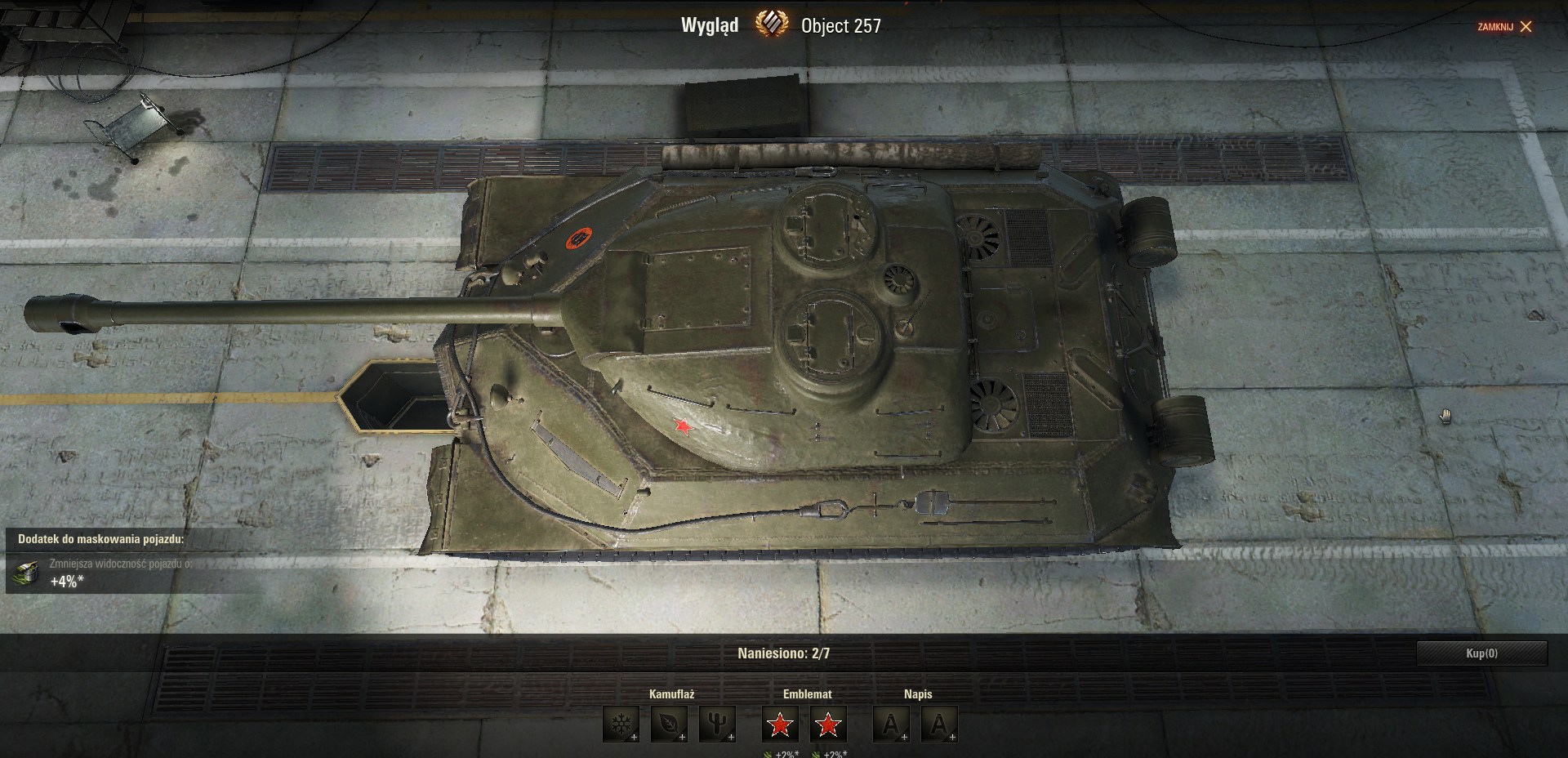Open the desert cactus camouflage slot
Image resolution: width=1568 pixels, height=758 pixels.
point(717,725)
